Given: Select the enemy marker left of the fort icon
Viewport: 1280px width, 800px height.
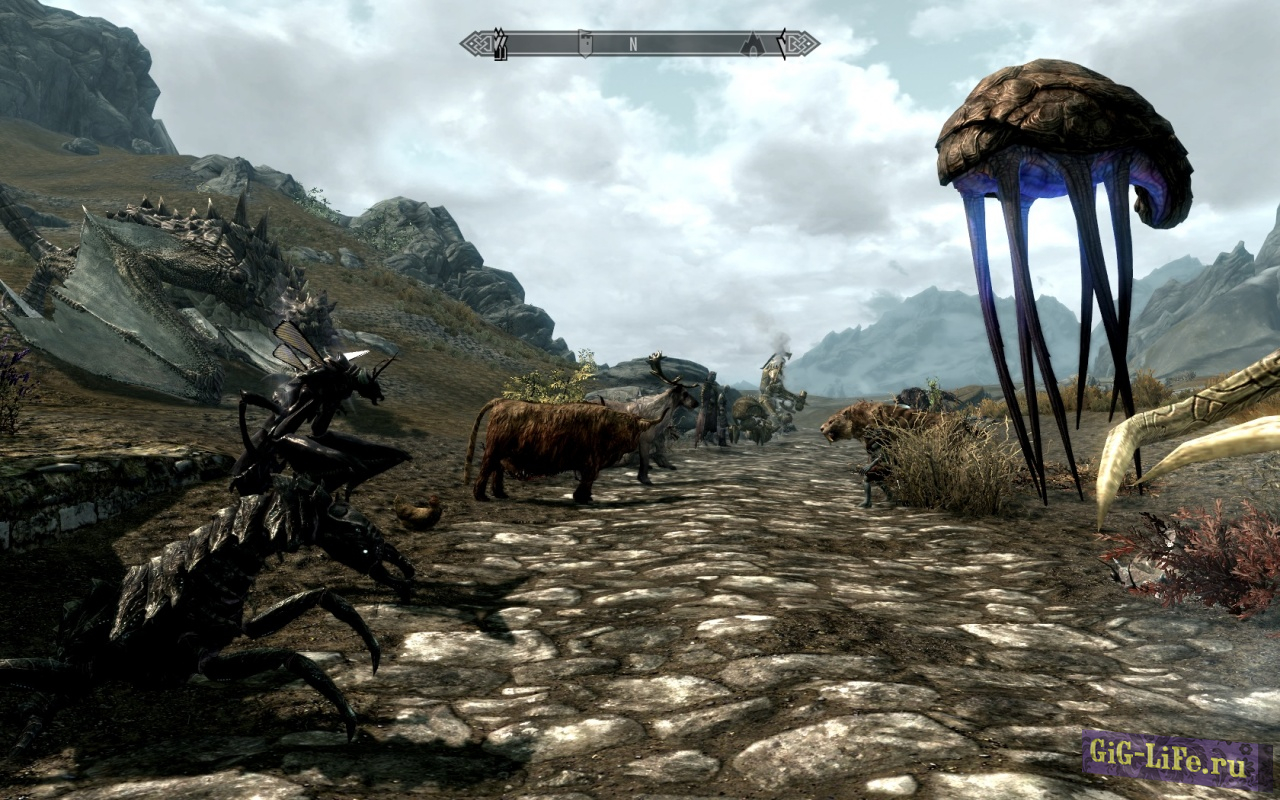Looking at the screenshot, I should coord(499,42).
